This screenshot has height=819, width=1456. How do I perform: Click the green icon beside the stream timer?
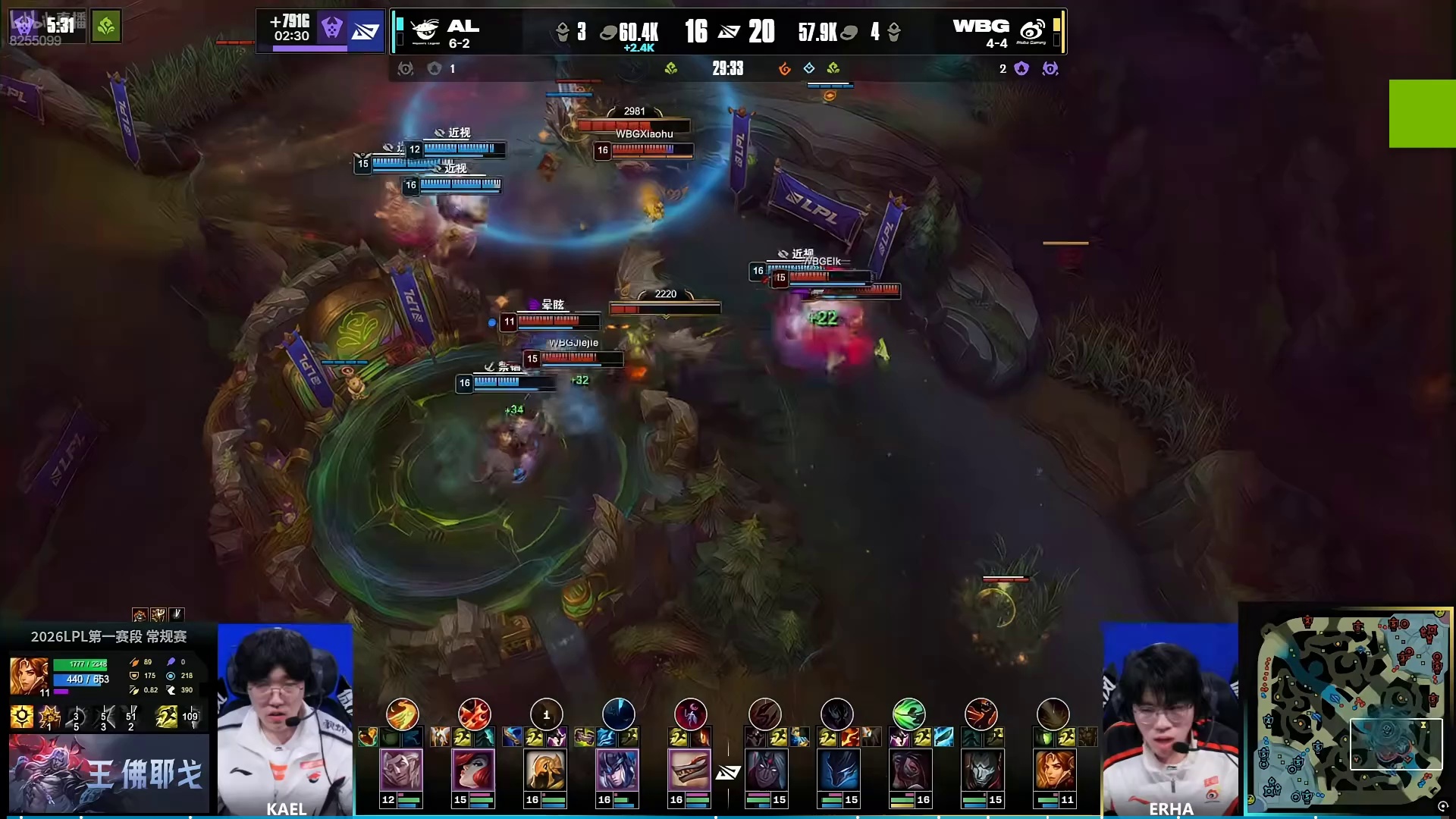coord(106,27)
